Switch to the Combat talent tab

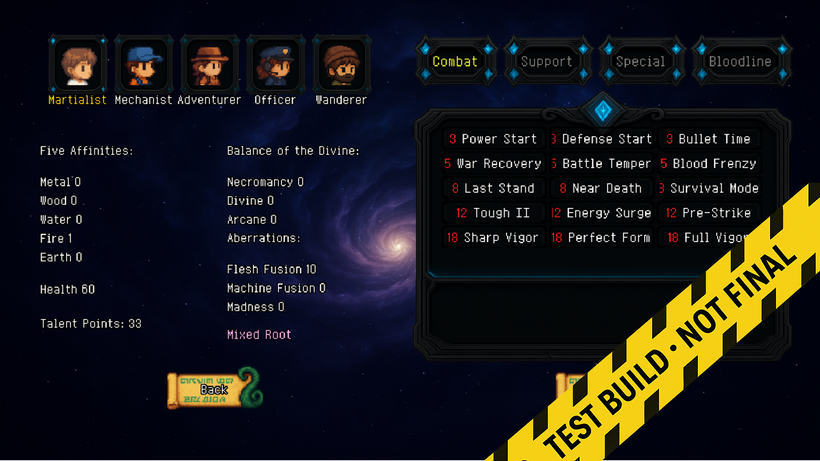(x=455, y=61)
